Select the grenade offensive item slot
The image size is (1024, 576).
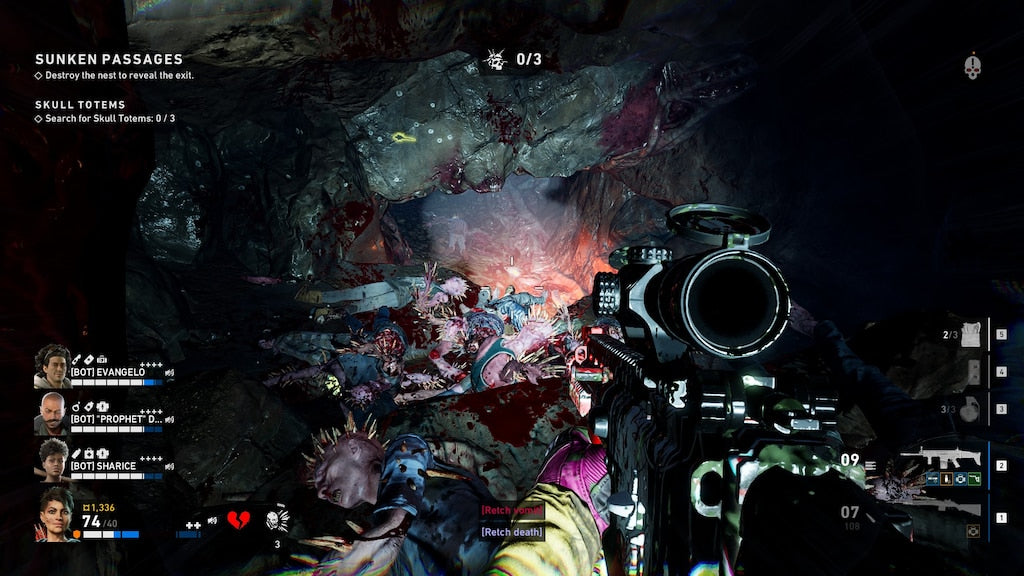(968, 410)
